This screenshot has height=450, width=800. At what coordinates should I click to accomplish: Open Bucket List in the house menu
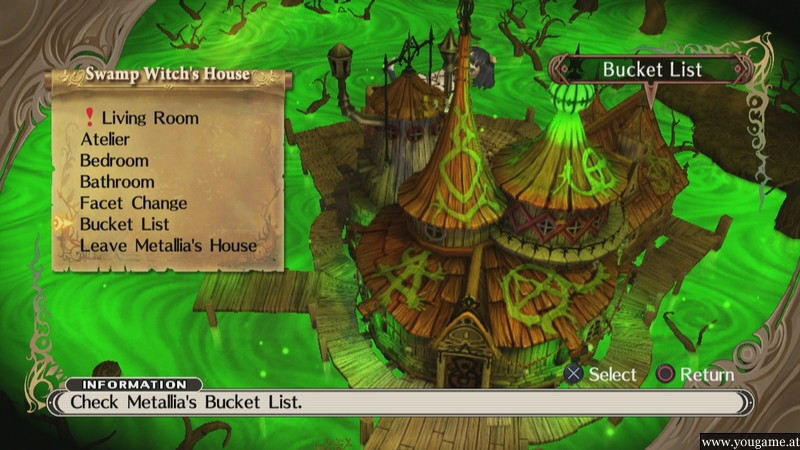coord(124,224)
